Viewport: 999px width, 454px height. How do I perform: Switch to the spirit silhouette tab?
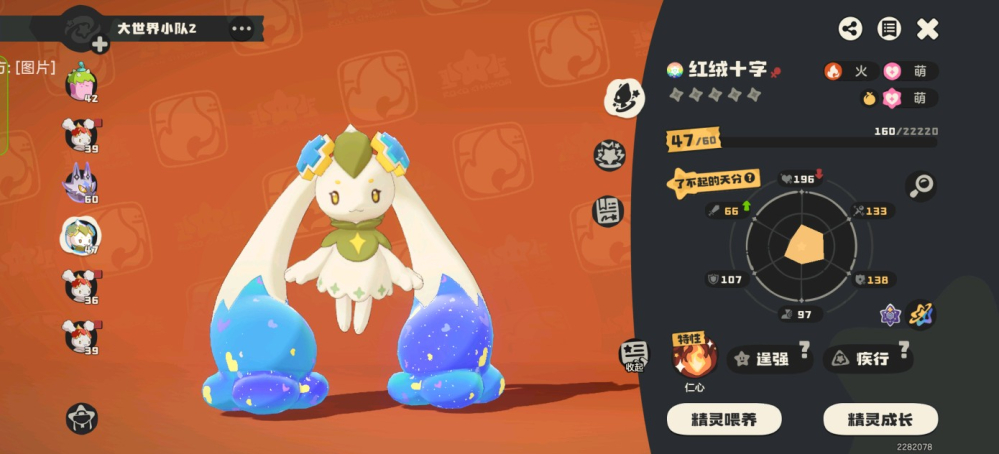tap(624, 97)
